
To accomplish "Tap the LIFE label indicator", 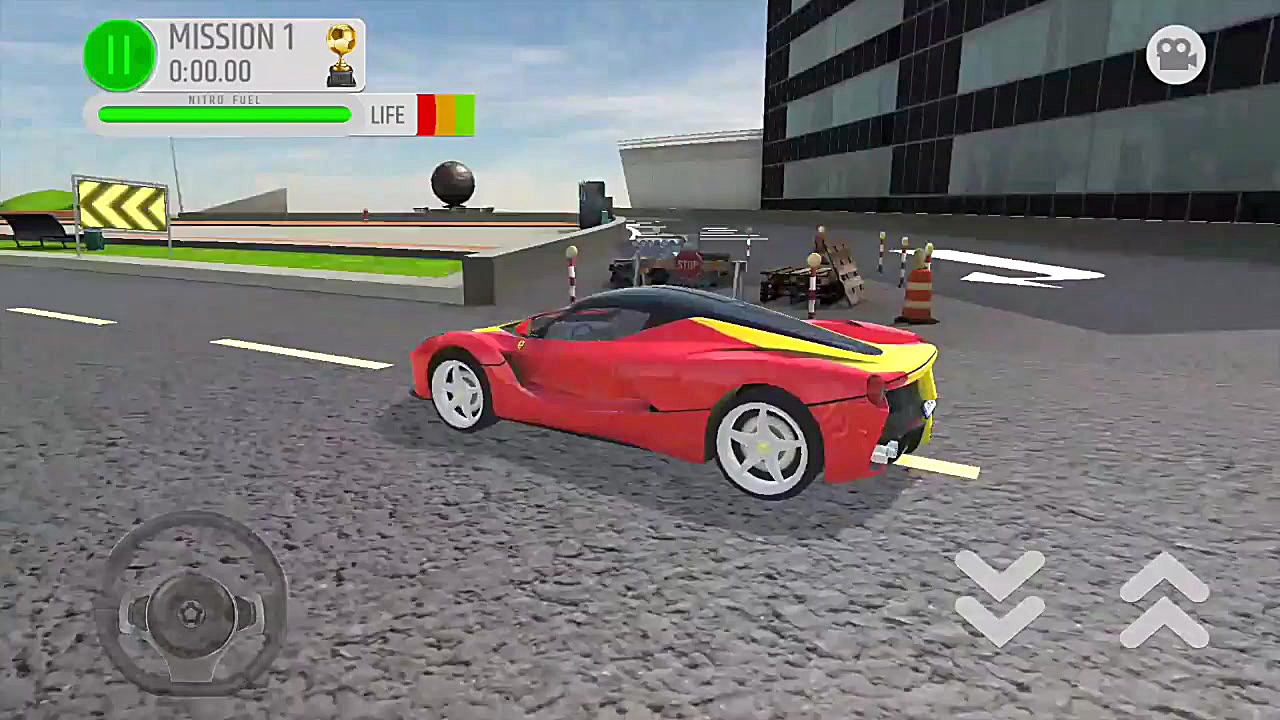I will [387, 114].
